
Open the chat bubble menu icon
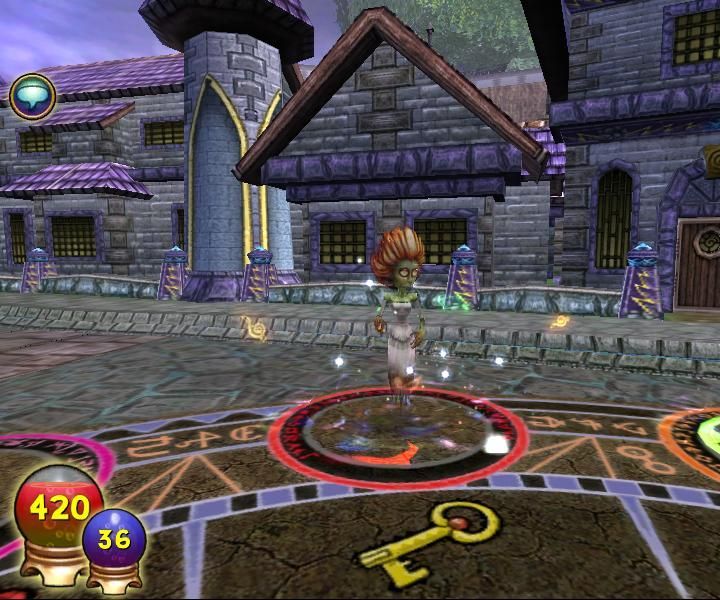pos(32,96)
